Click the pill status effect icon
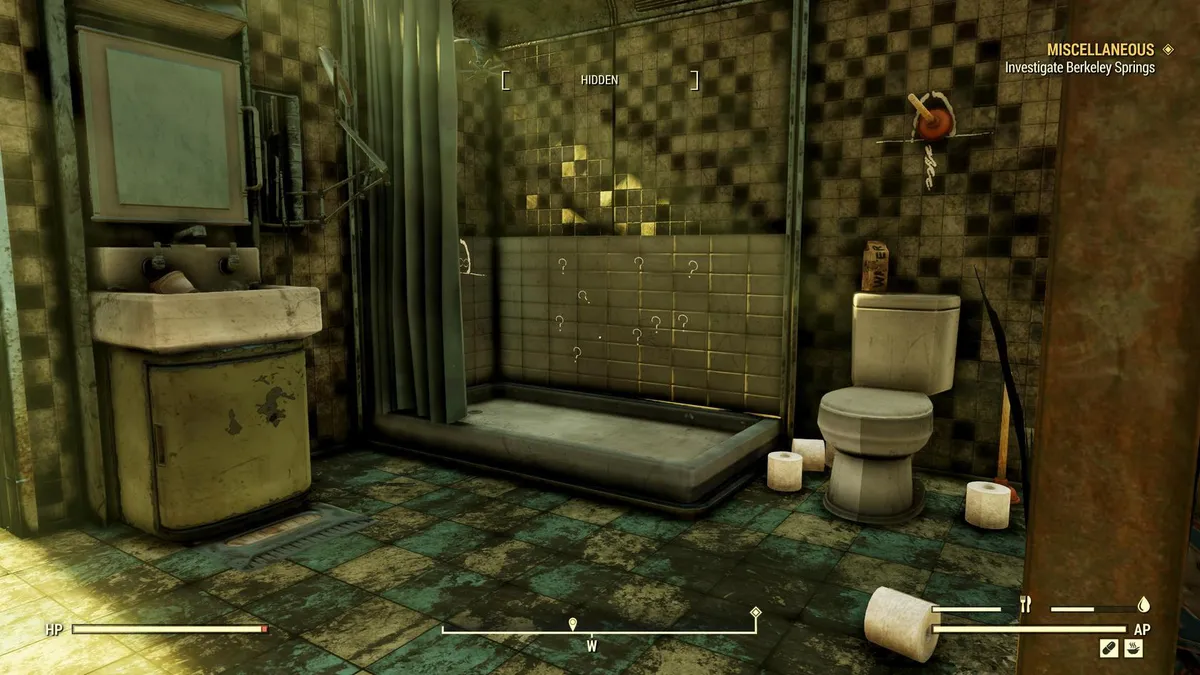This screenshot has width=1200, height=675. point(1108,649)
